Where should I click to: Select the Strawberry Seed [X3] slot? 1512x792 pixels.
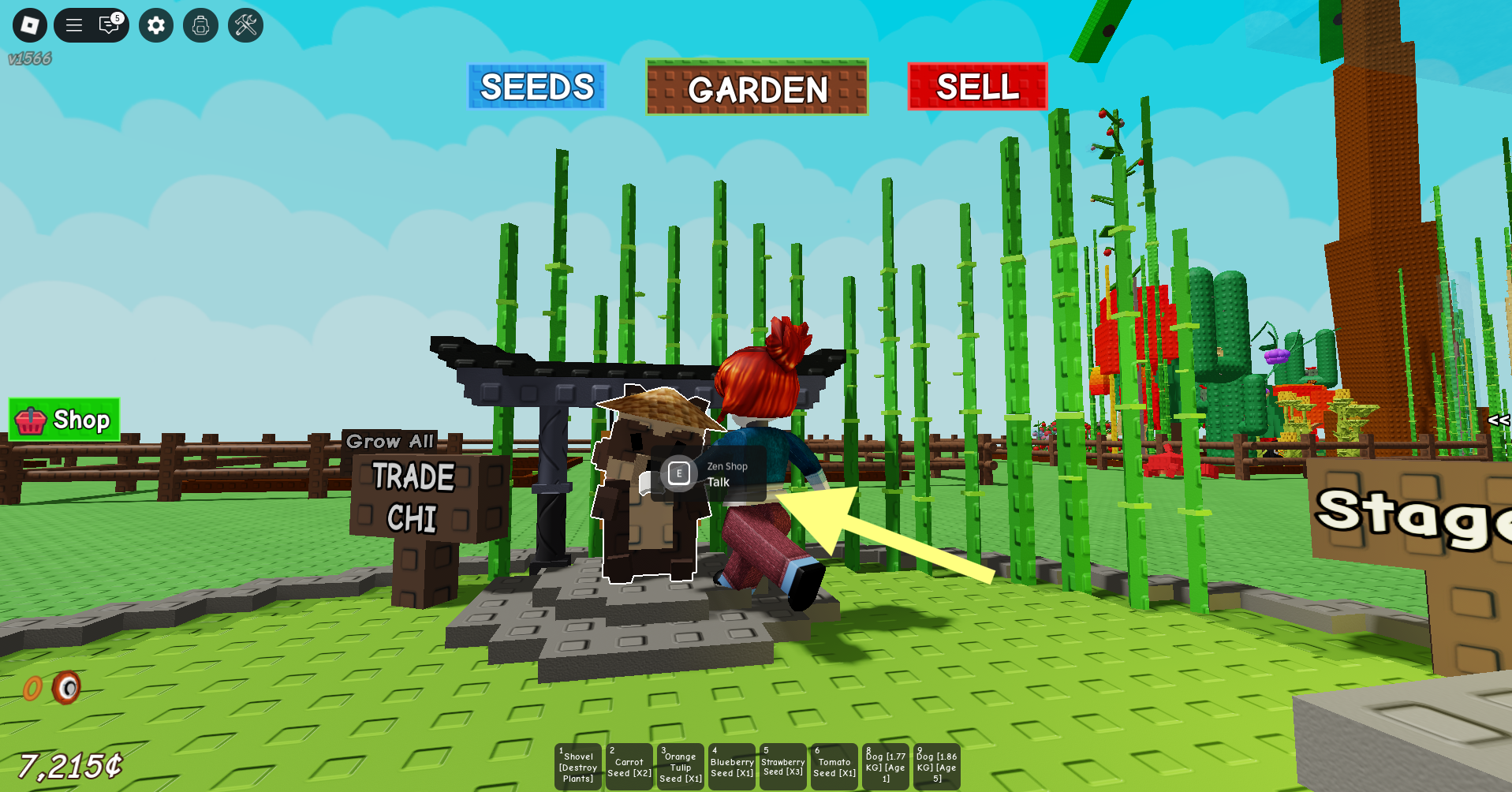782,766
